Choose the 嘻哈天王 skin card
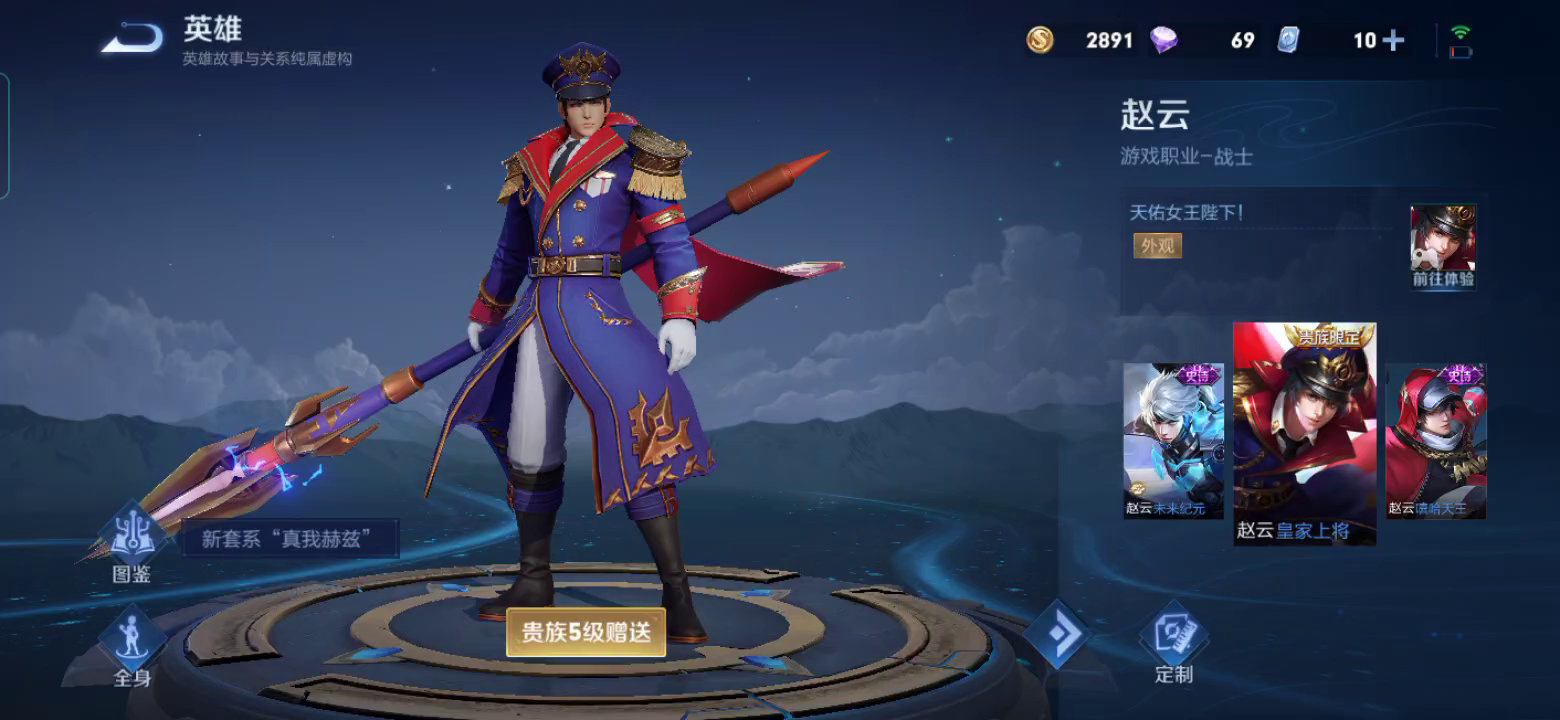The height and width of the screenshot is (720, 1560). [x=1436, y=441]
